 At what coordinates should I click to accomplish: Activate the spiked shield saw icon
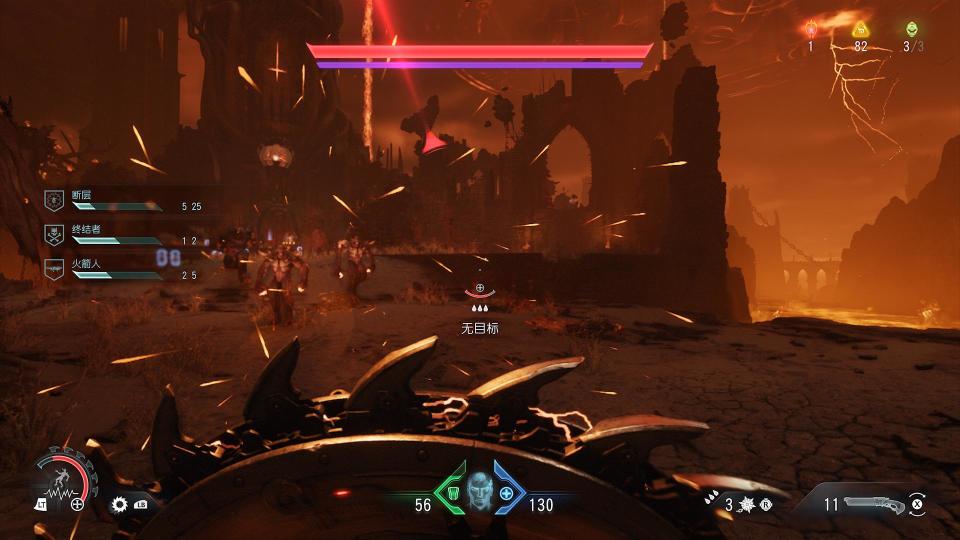747,505
